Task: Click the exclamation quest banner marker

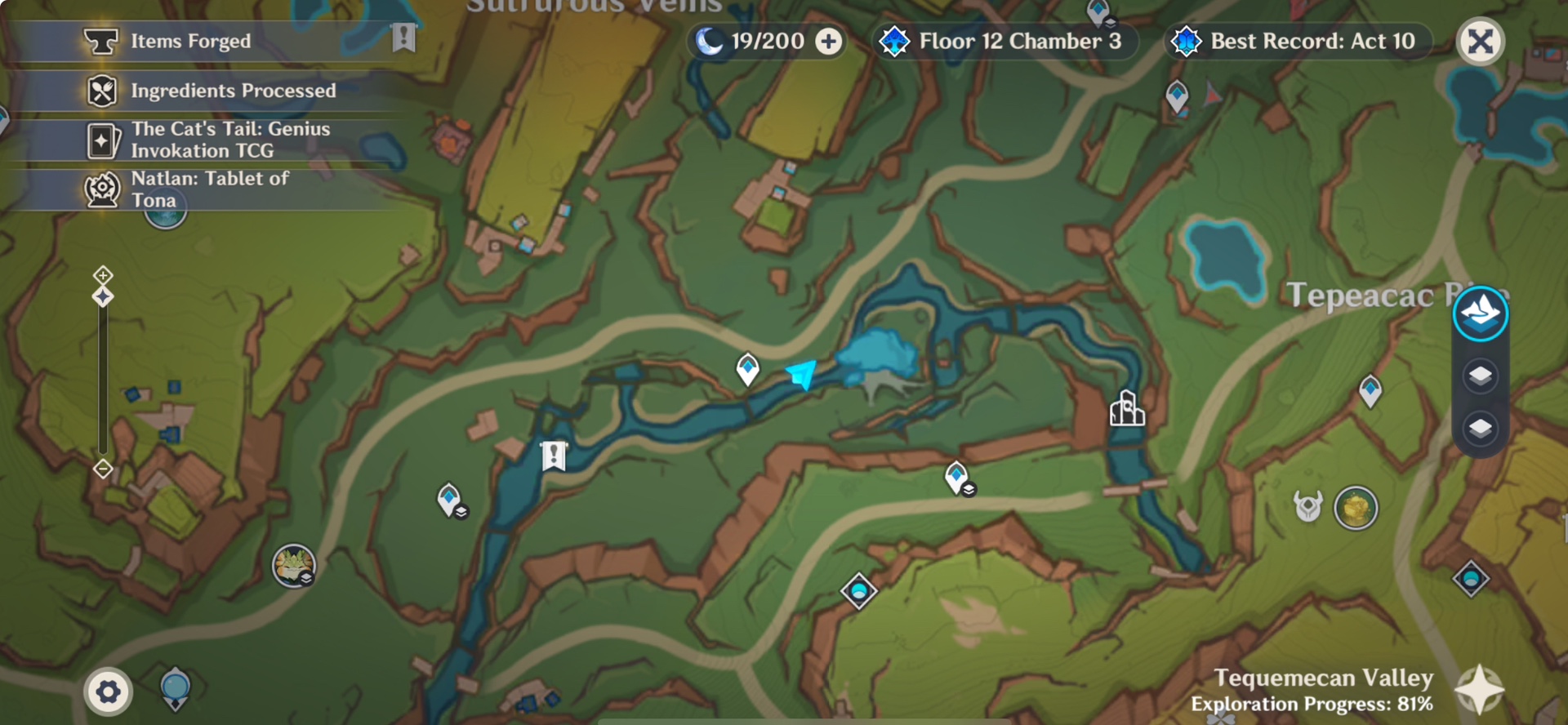Action: click(552, 457)
